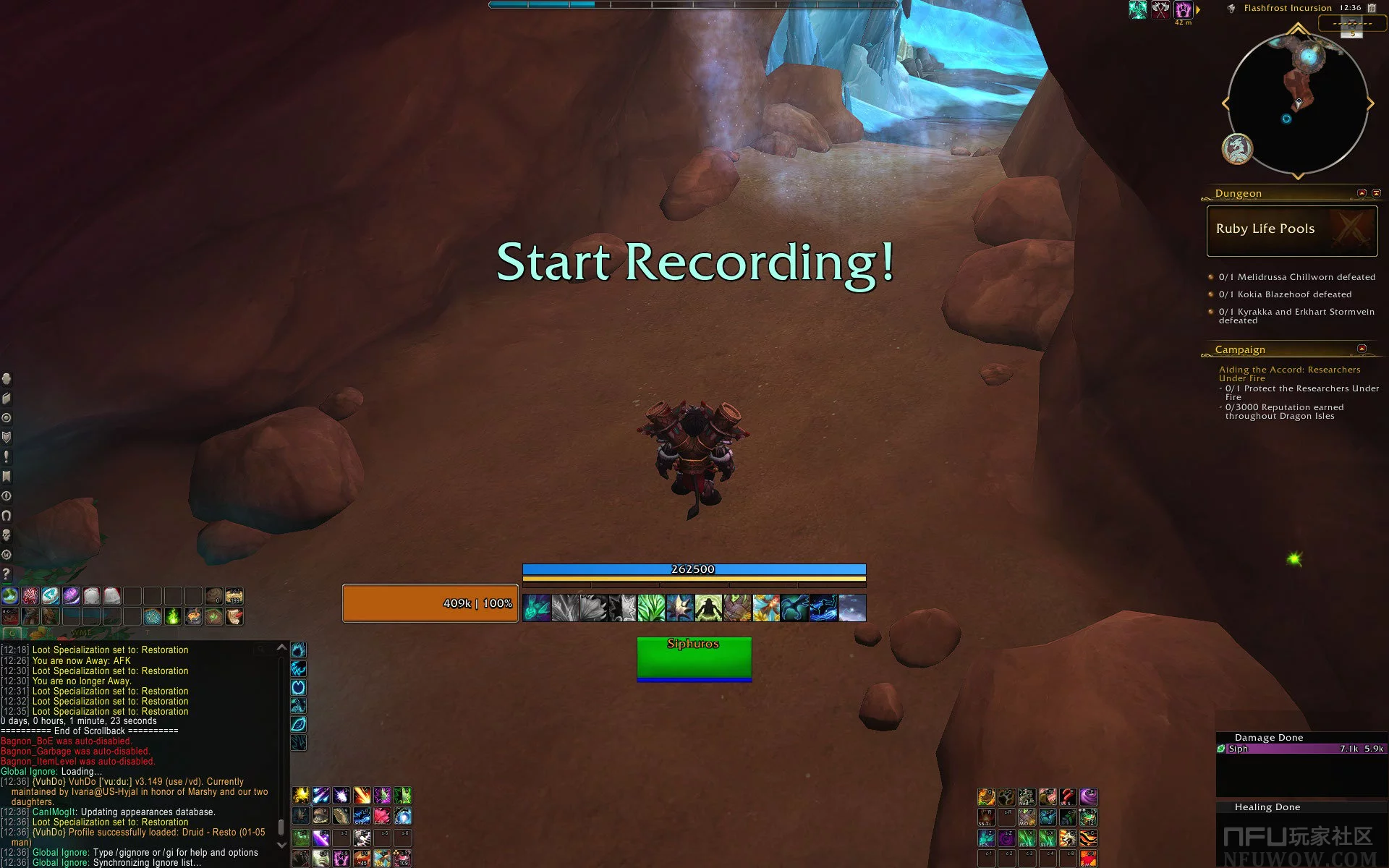This screenshot has height=868, width=1389.
Task: Activate the glowing green silhouette ability
Action: (708, 608)
